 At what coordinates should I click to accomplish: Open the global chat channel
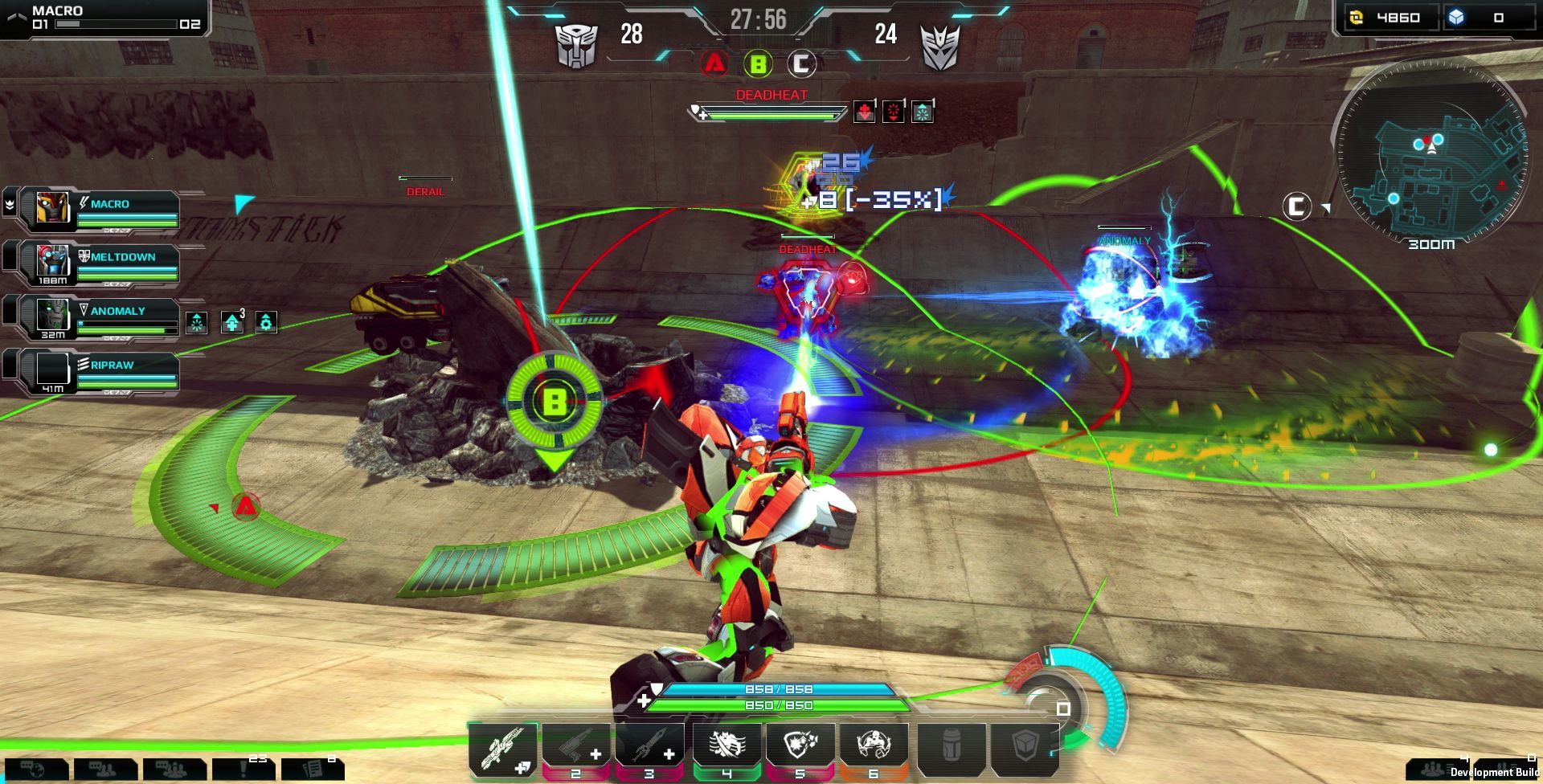(x=34, y=770)
